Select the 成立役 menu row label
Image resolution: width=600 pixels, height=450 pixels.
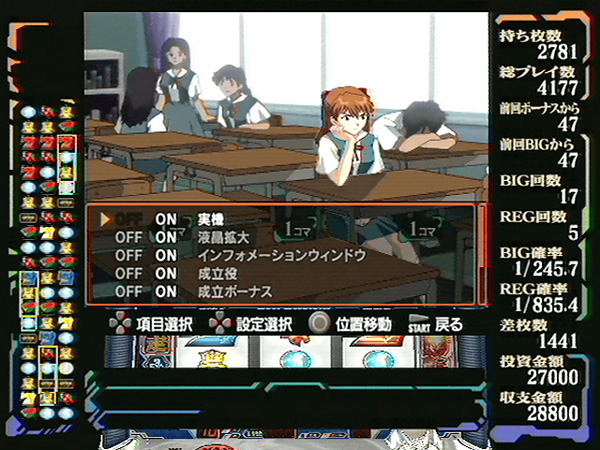tap(215, 273)
